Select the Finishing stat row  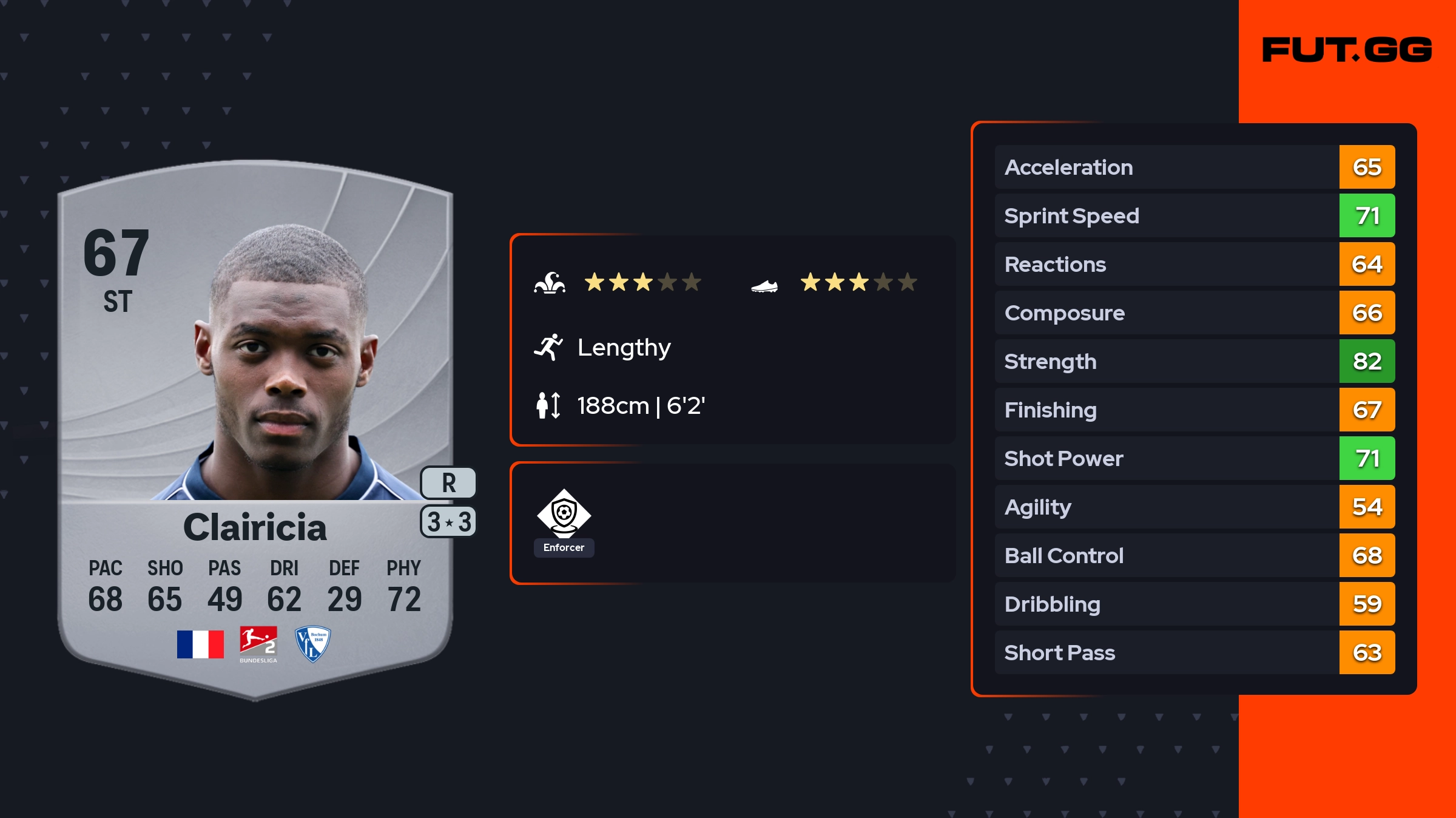(1194, 410)
